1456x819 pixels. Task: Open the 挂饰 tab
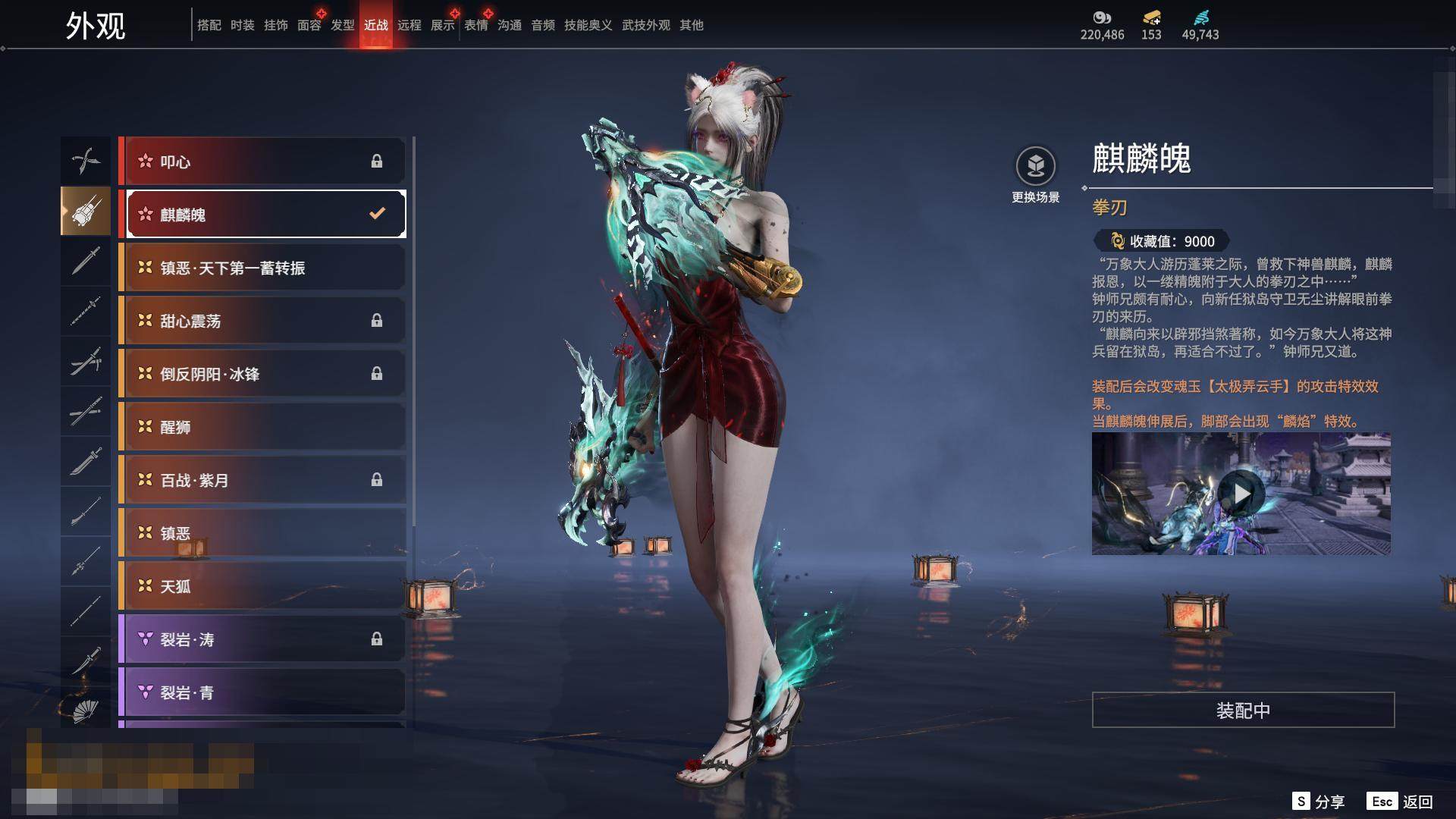276,25
